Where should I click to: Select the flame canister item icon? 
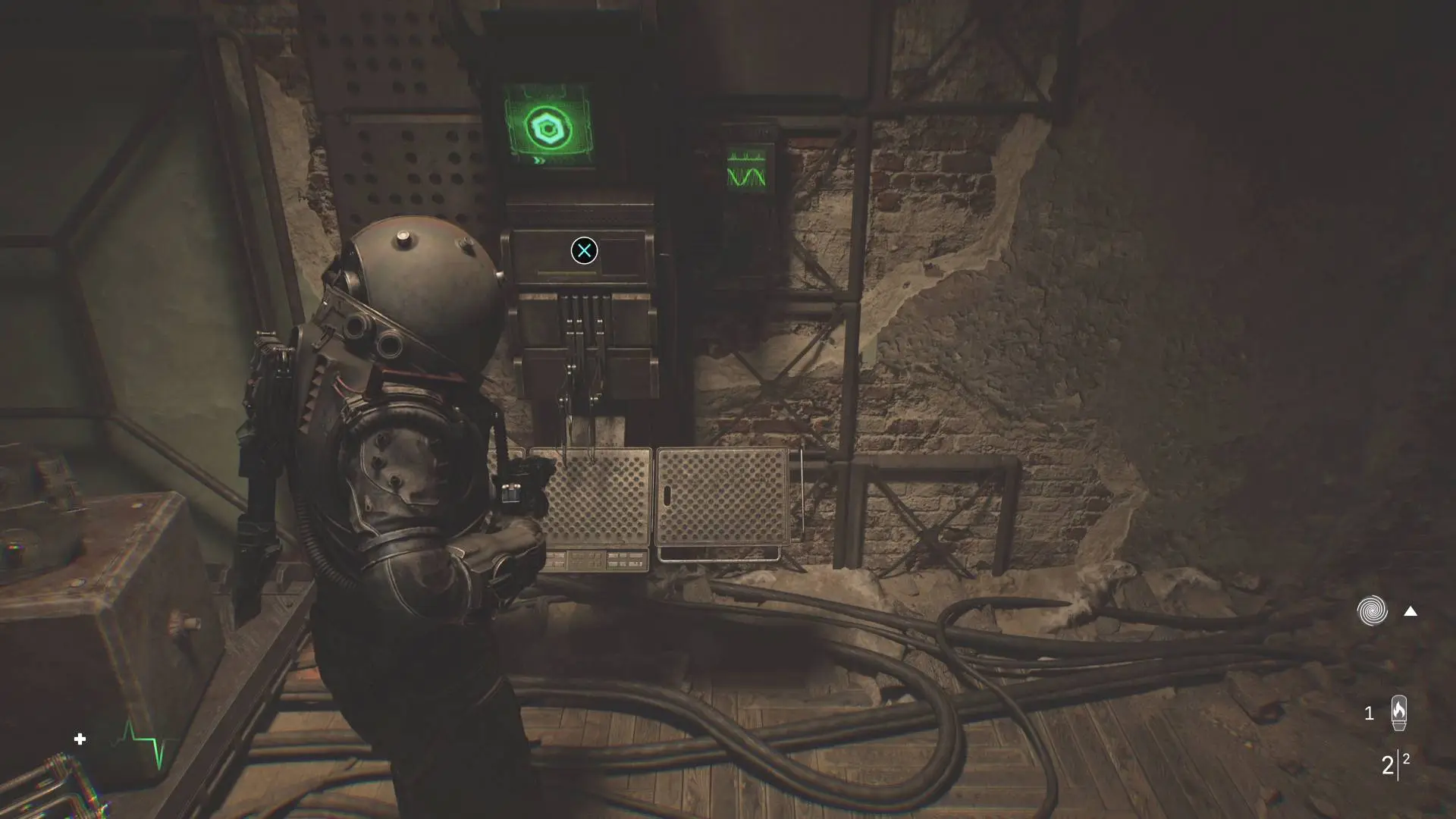coord(1398,713)
